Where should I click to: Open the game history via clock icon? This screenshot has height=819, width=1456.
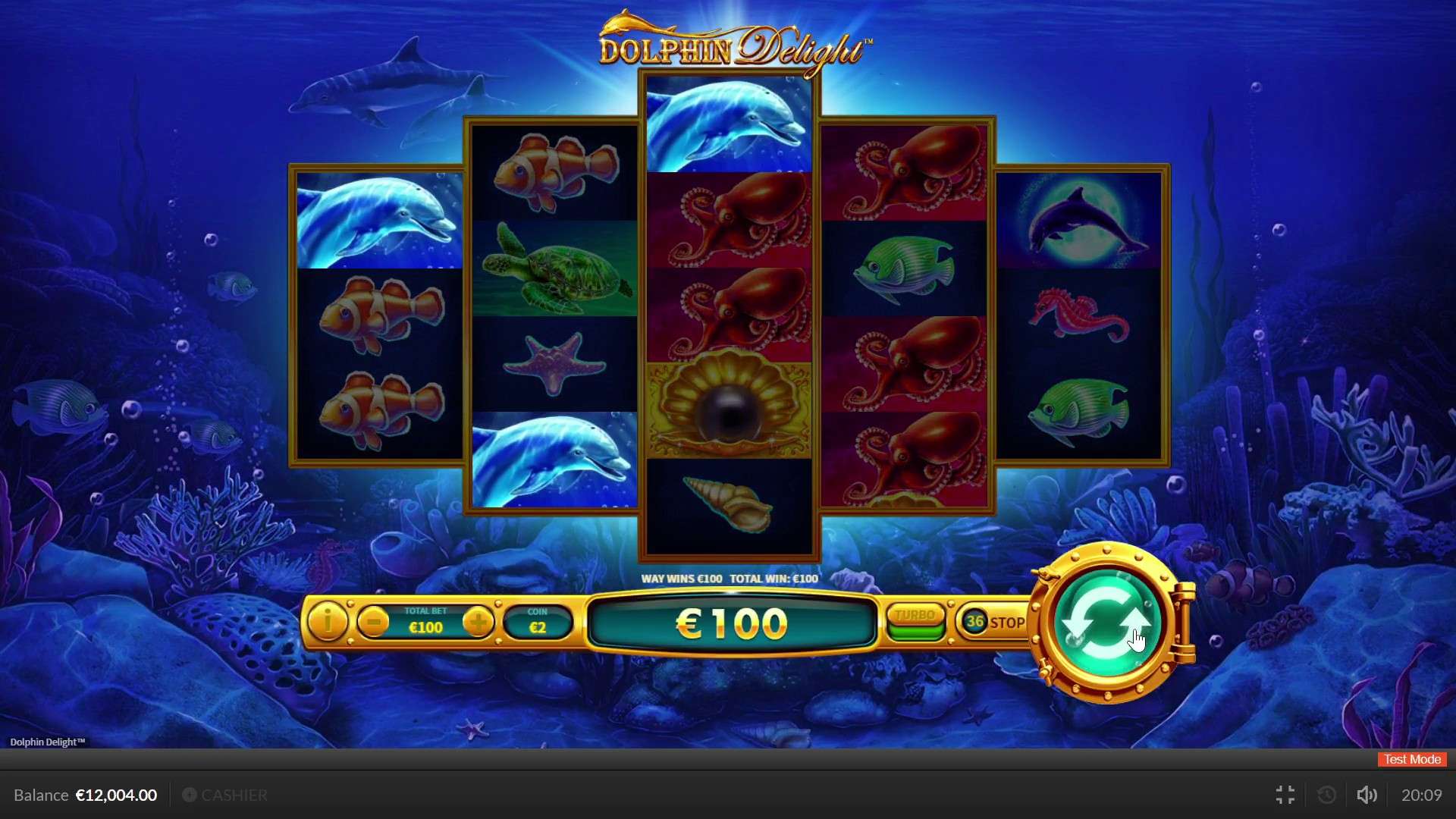[x=1326, y=795]
